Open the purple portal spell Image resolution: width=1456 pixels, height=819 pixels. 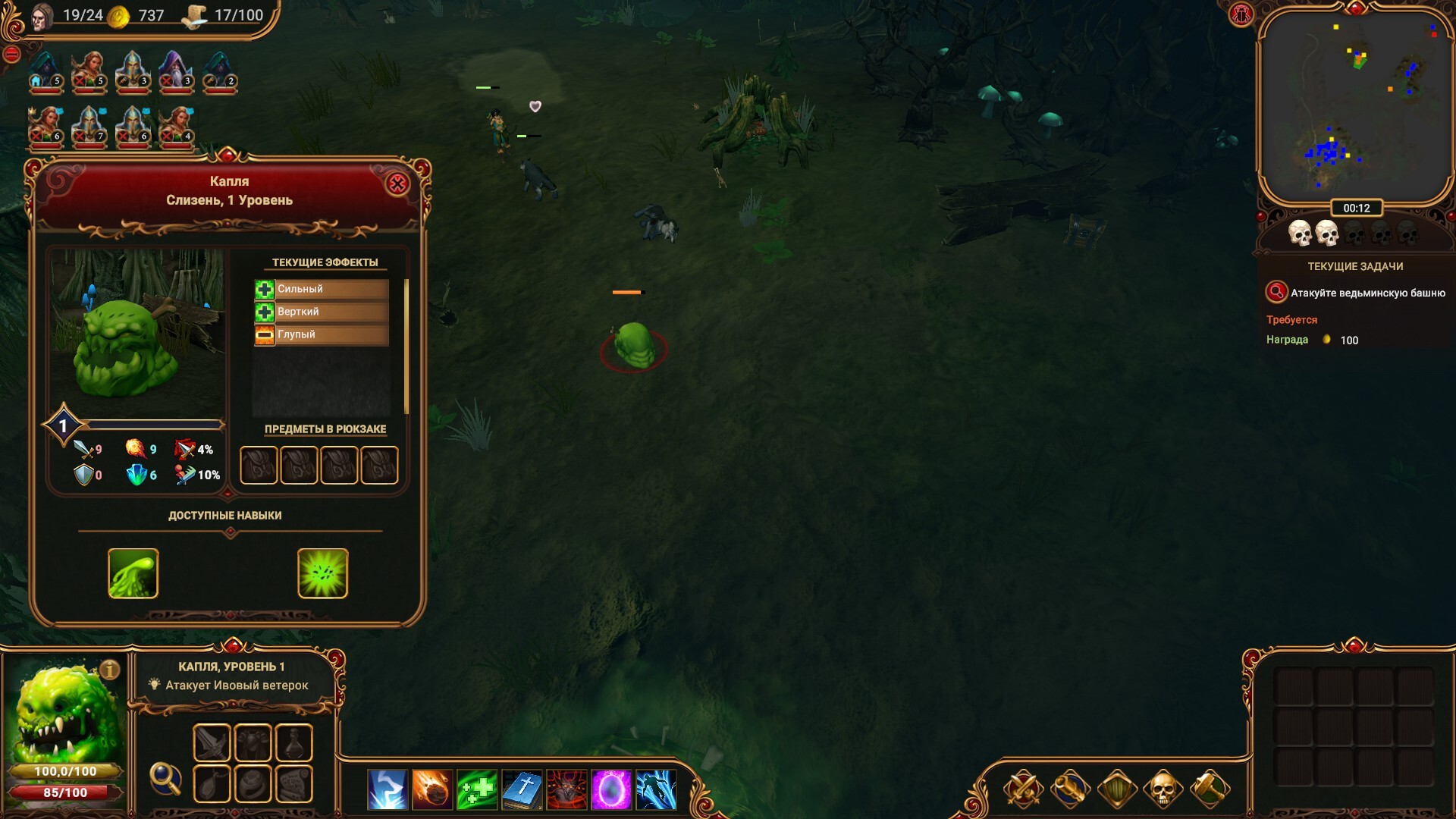click(x=611, y=789)
